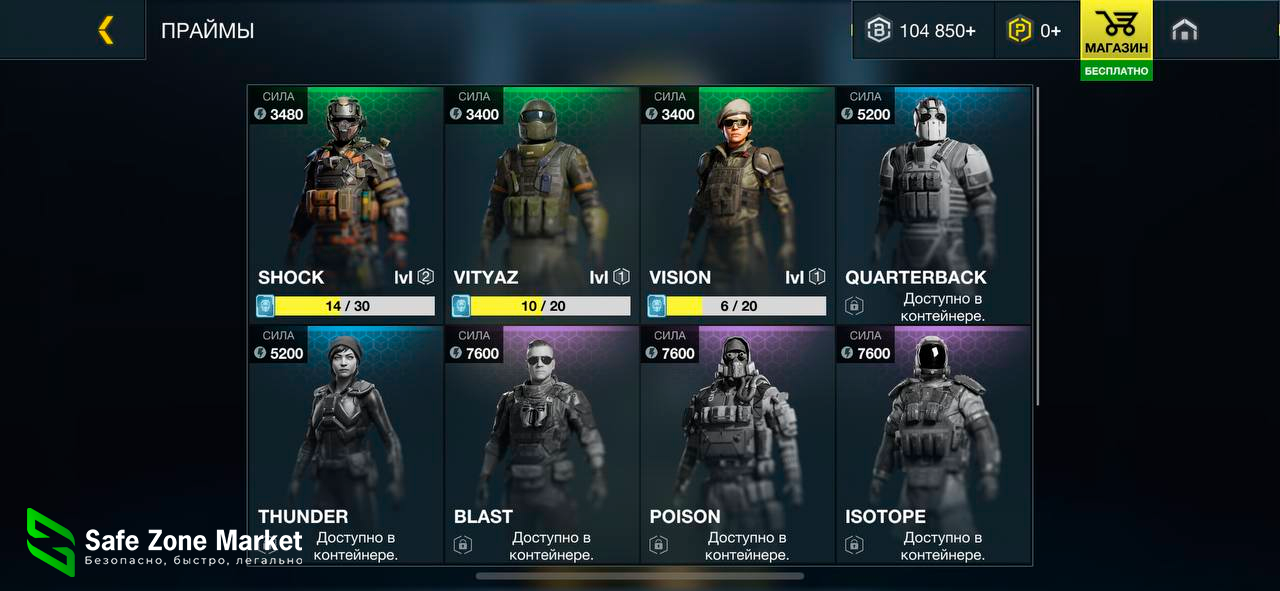Screen dimensions: 1280x591
Task: Select the THUNDER prime card
Action: click(x=345, y=440)
